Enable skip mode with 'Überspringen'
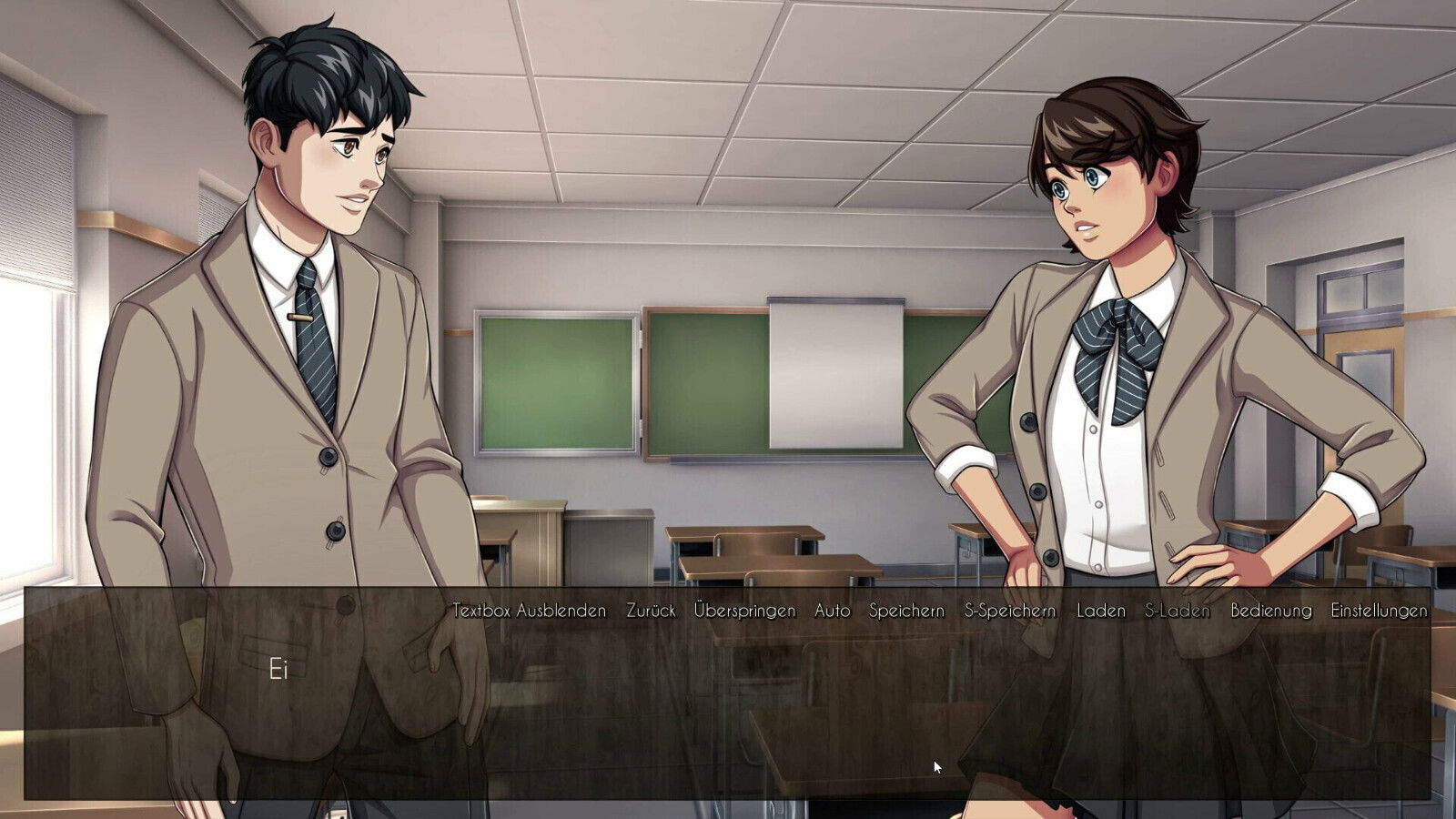The height and width of the screenshot is (819, 1456). tap(745, 612)
